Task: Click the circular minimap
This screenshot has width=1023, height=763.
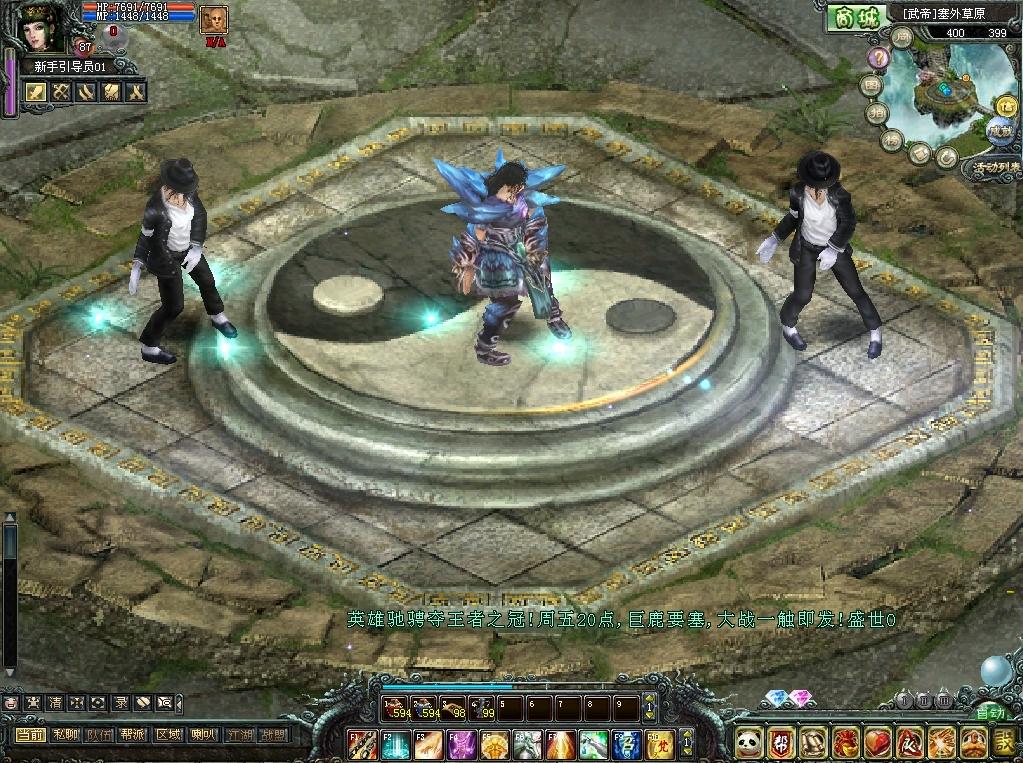Action: (x=939, y=97)
